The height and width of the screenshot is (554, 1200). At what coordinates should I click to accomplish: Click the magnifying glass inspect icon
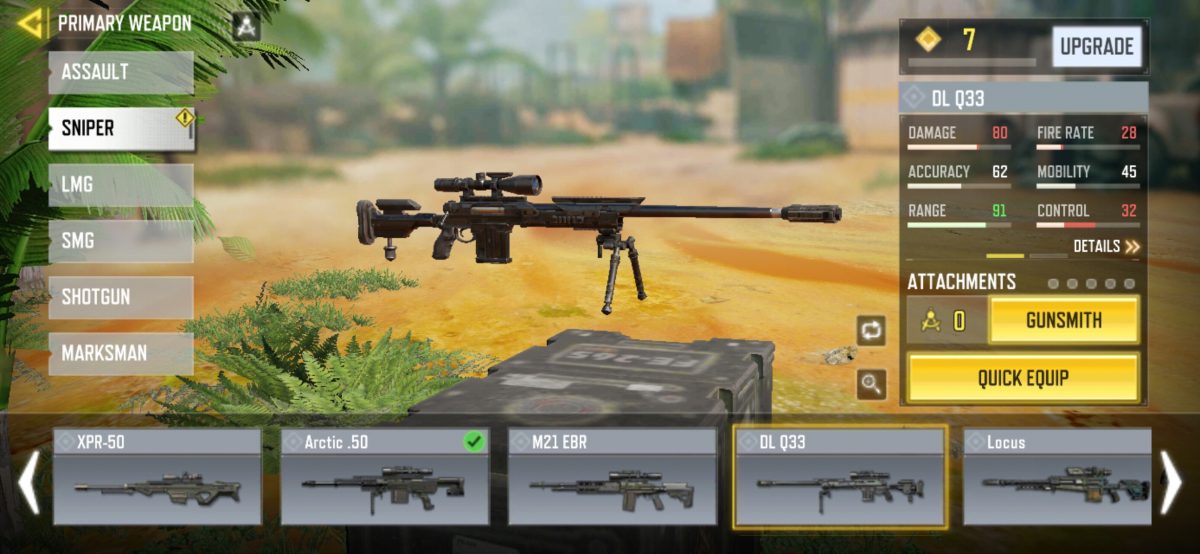[x=871, y=384]
